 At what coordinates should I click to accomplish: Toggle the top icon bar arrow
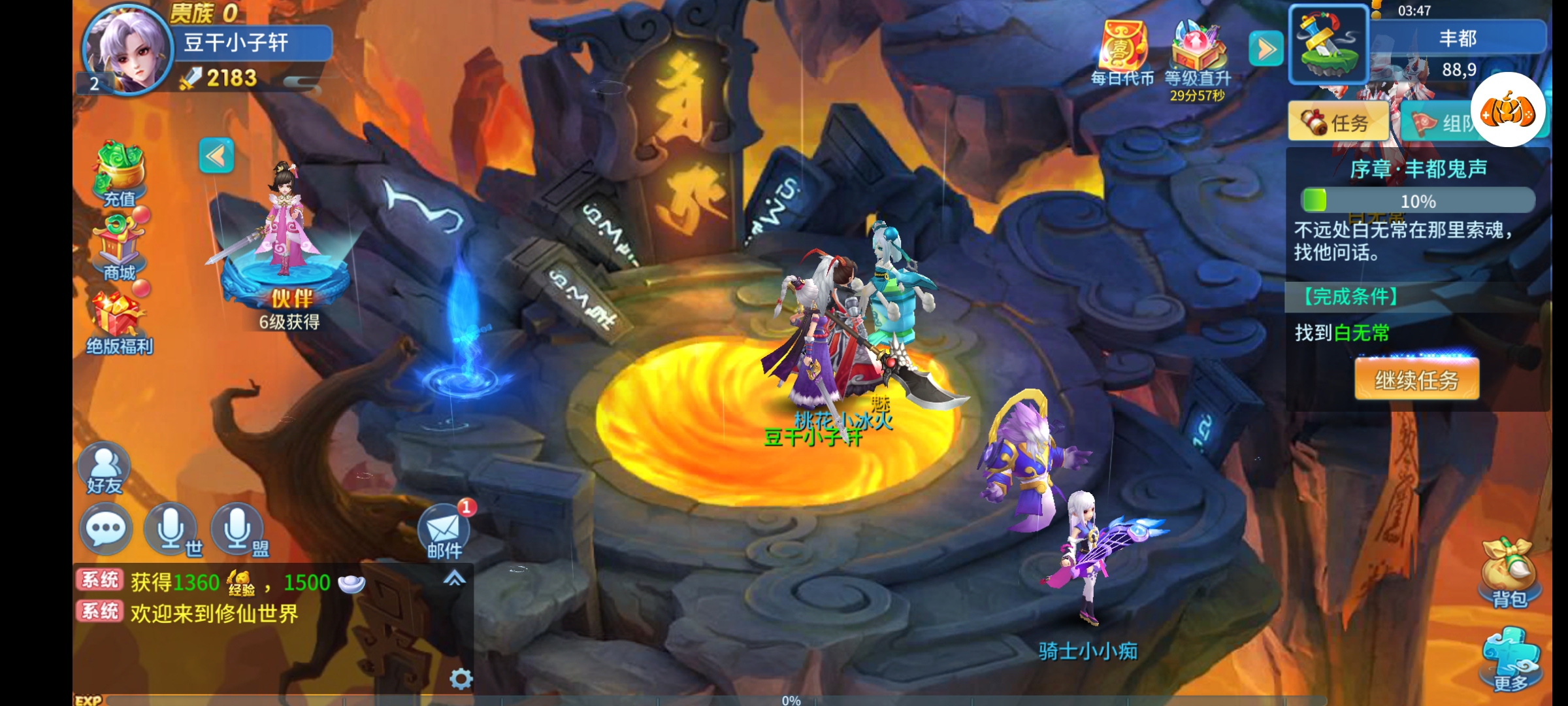[1266, 49]
